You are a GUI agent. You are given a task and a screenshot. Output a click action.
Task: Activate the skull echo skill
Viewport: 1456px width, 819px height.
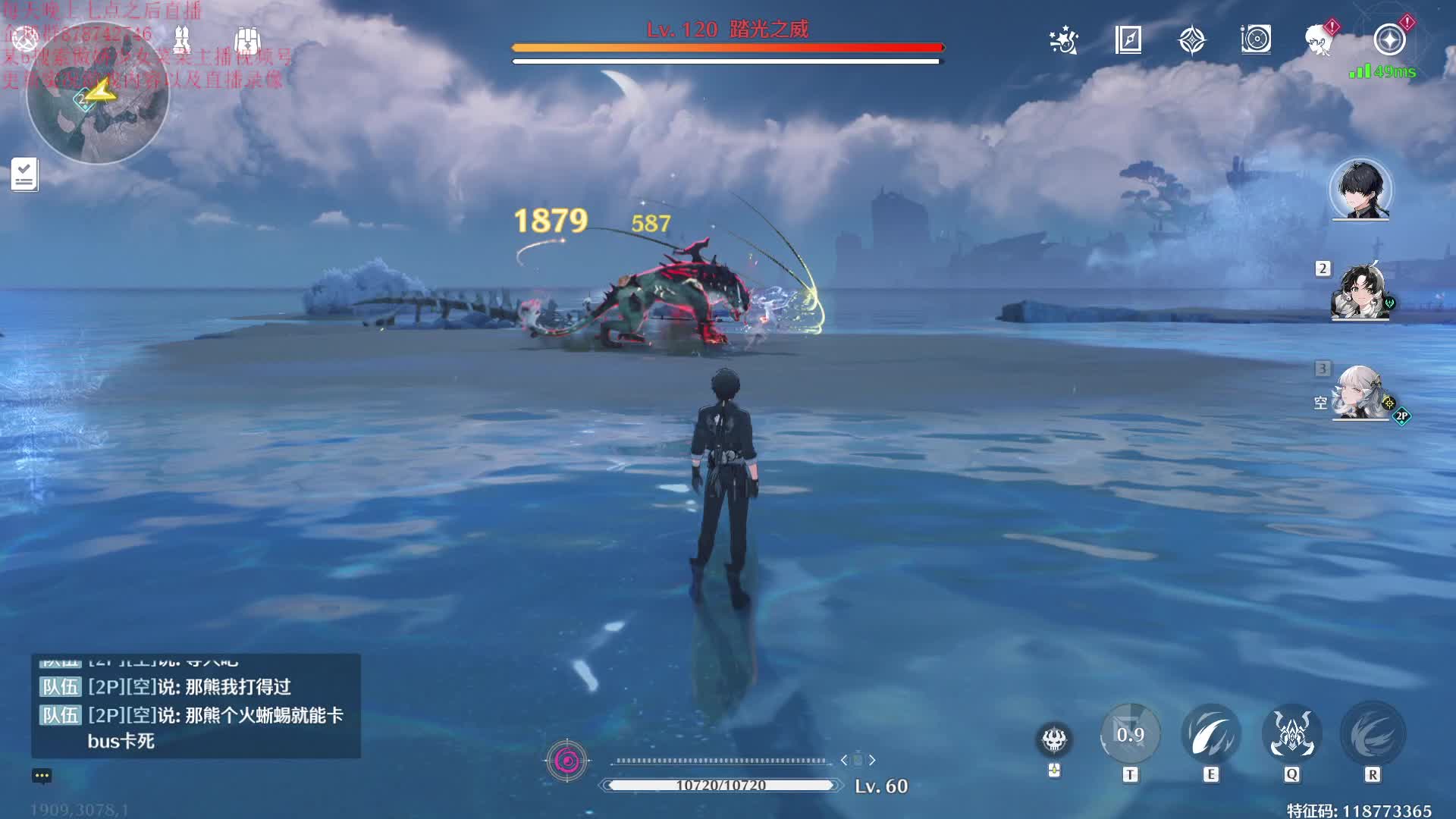coord(1054,739)
